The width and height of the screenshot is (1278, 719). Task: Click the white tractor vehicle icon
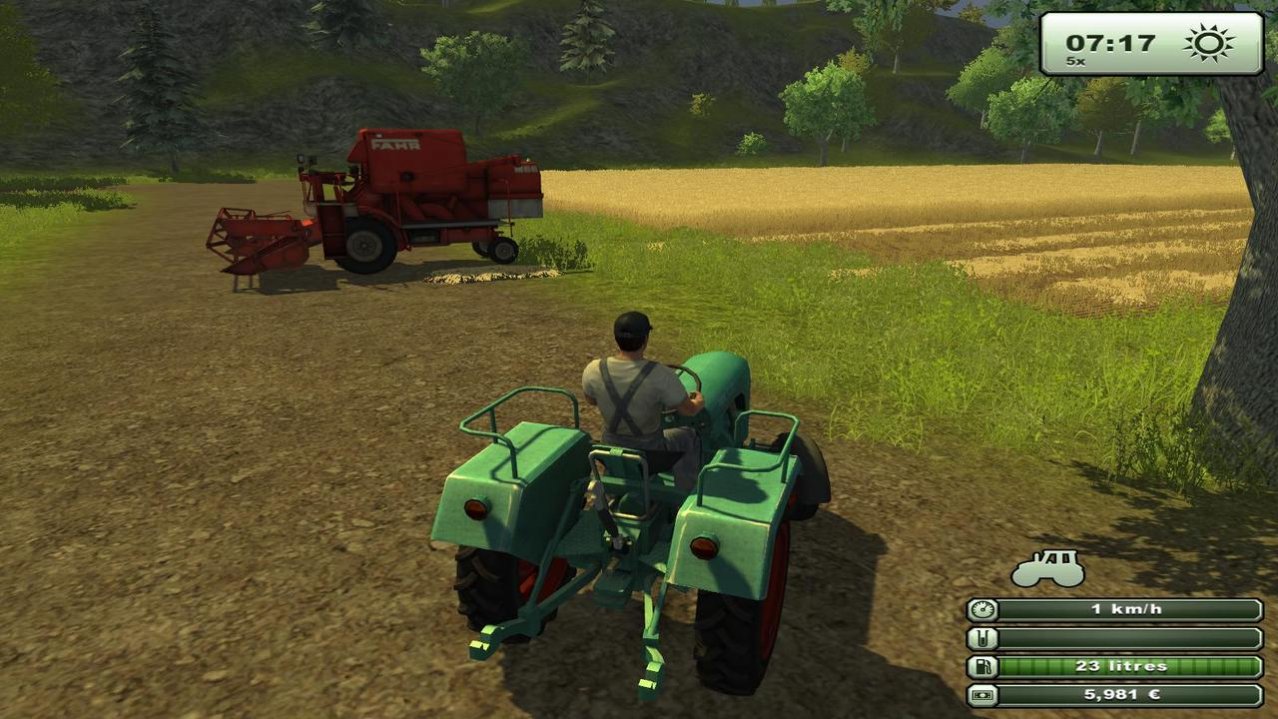[x=1047, y=569]
